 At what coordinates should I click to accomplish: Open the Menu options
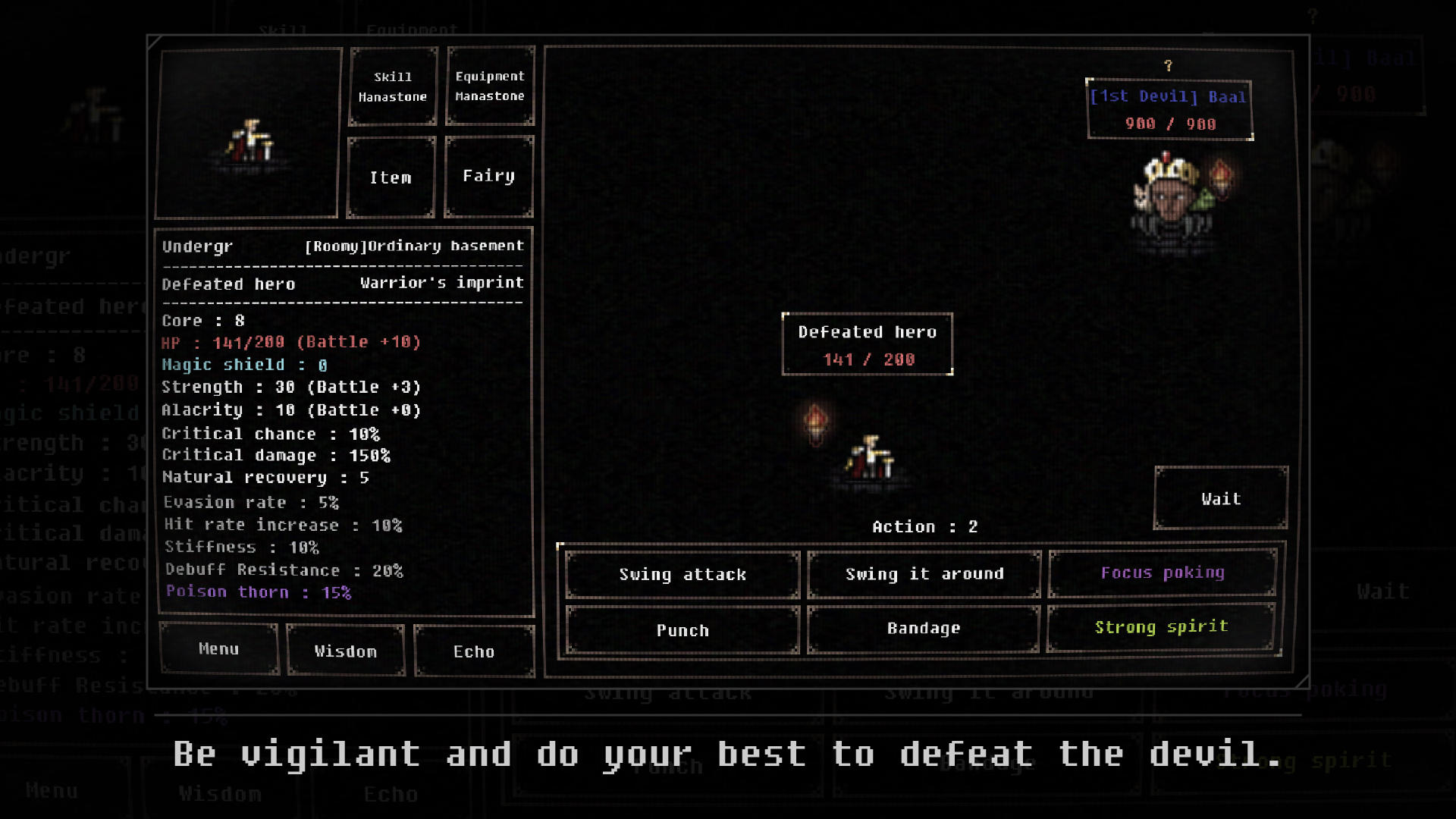[x=218, y=649]
